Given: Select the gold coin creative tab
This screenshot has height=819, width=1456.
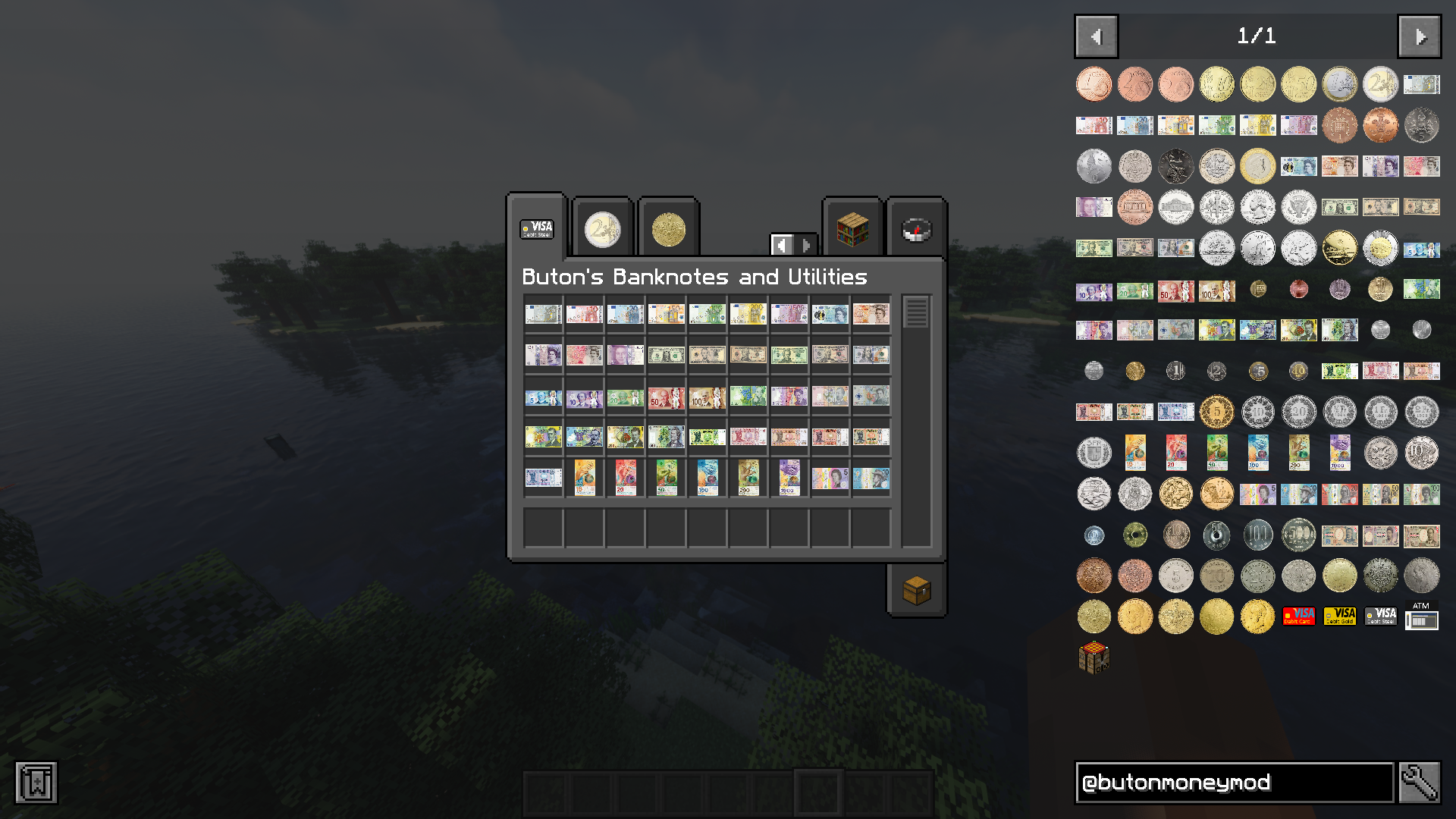Looking at the screenshot, I should pos(668,230).
